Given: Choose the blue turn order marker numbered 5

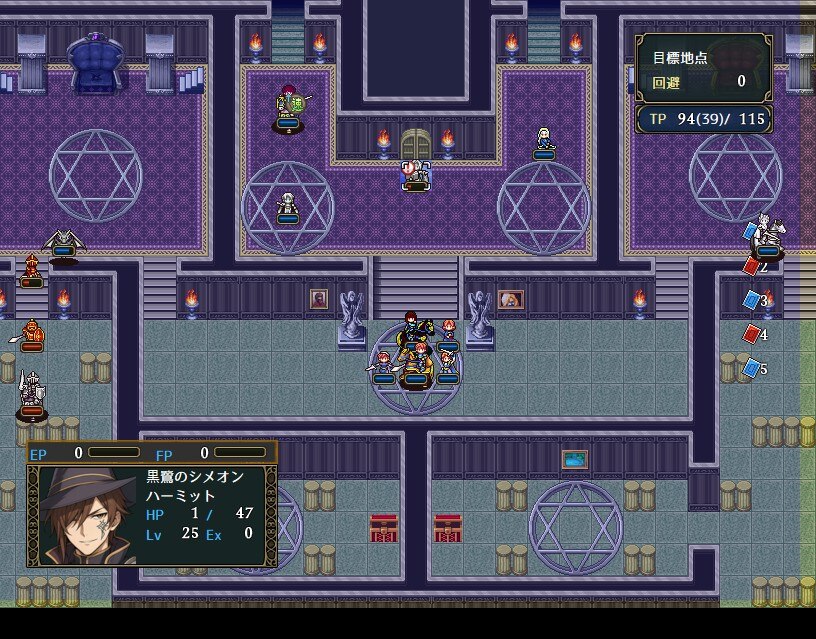Looking at the screenshot, I should [752, 369].
